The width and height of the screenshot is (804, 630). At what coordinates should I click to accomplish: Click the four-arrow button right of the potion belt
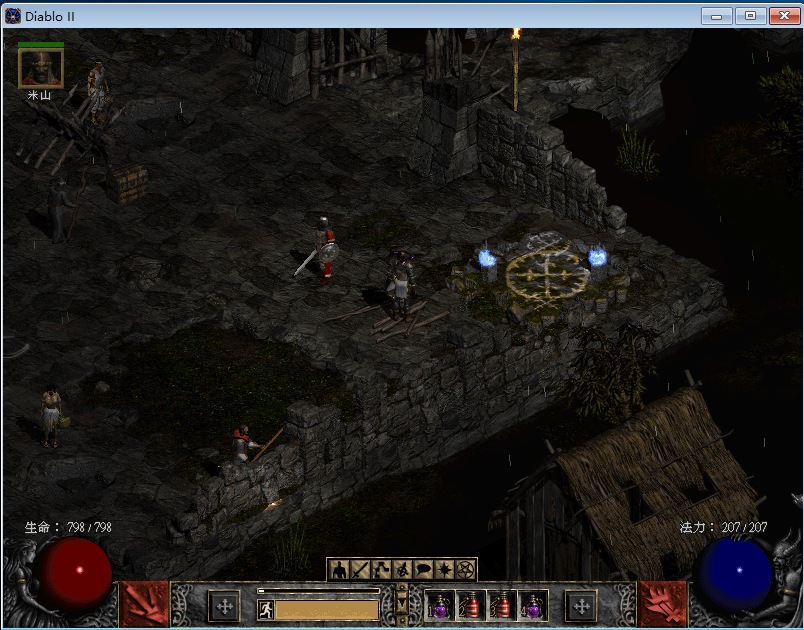pos(581,606)
